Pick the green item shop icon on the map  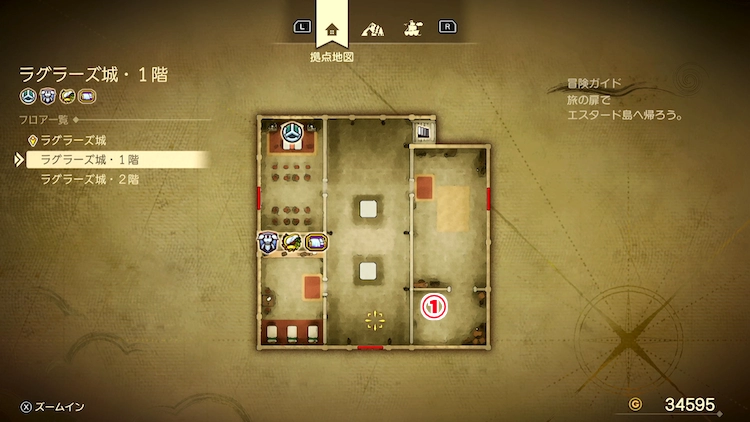(292, 241)
